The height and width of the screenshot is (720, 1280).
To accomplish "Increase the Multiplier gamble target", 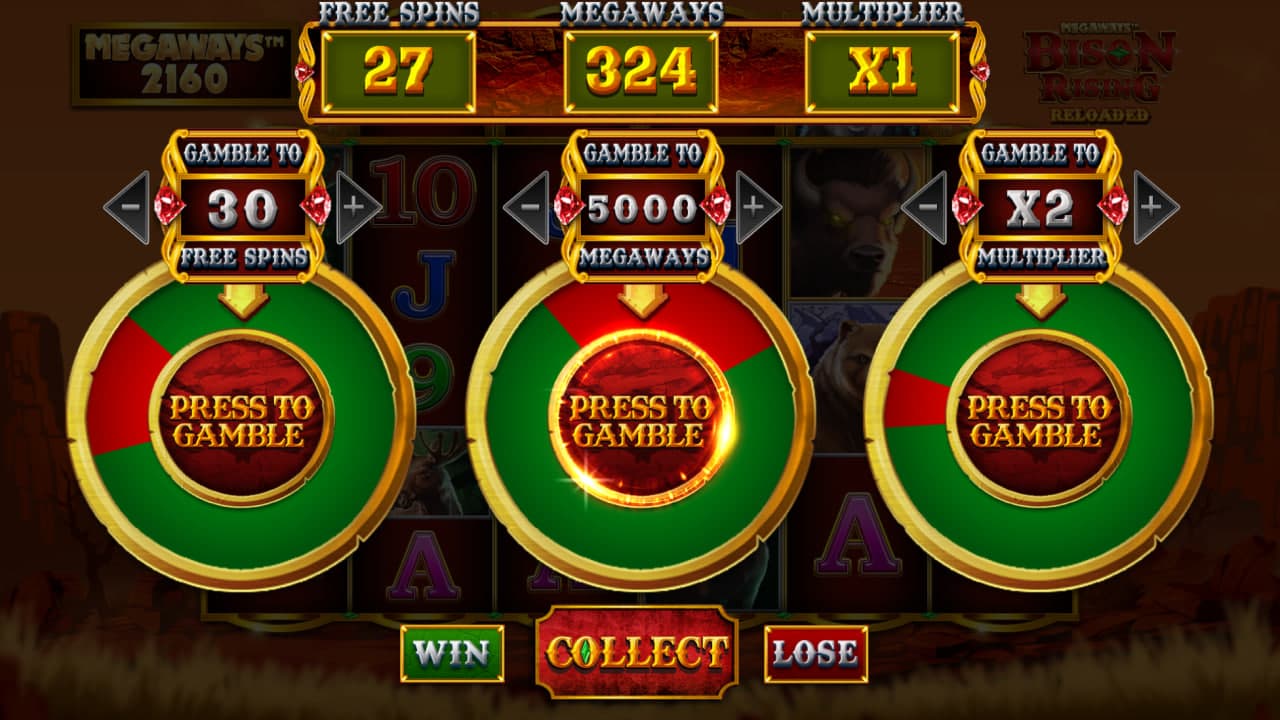I will [1155, 207].
